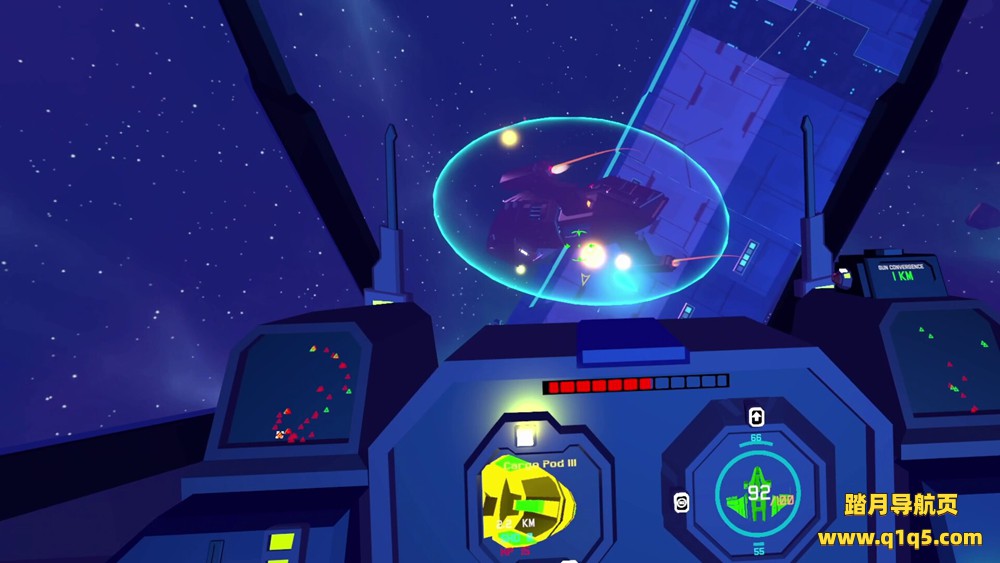The height and width of the screenshot is (563, 1000).
Task: Toggle the glowing white button above target display
Action: pos(523,435)
